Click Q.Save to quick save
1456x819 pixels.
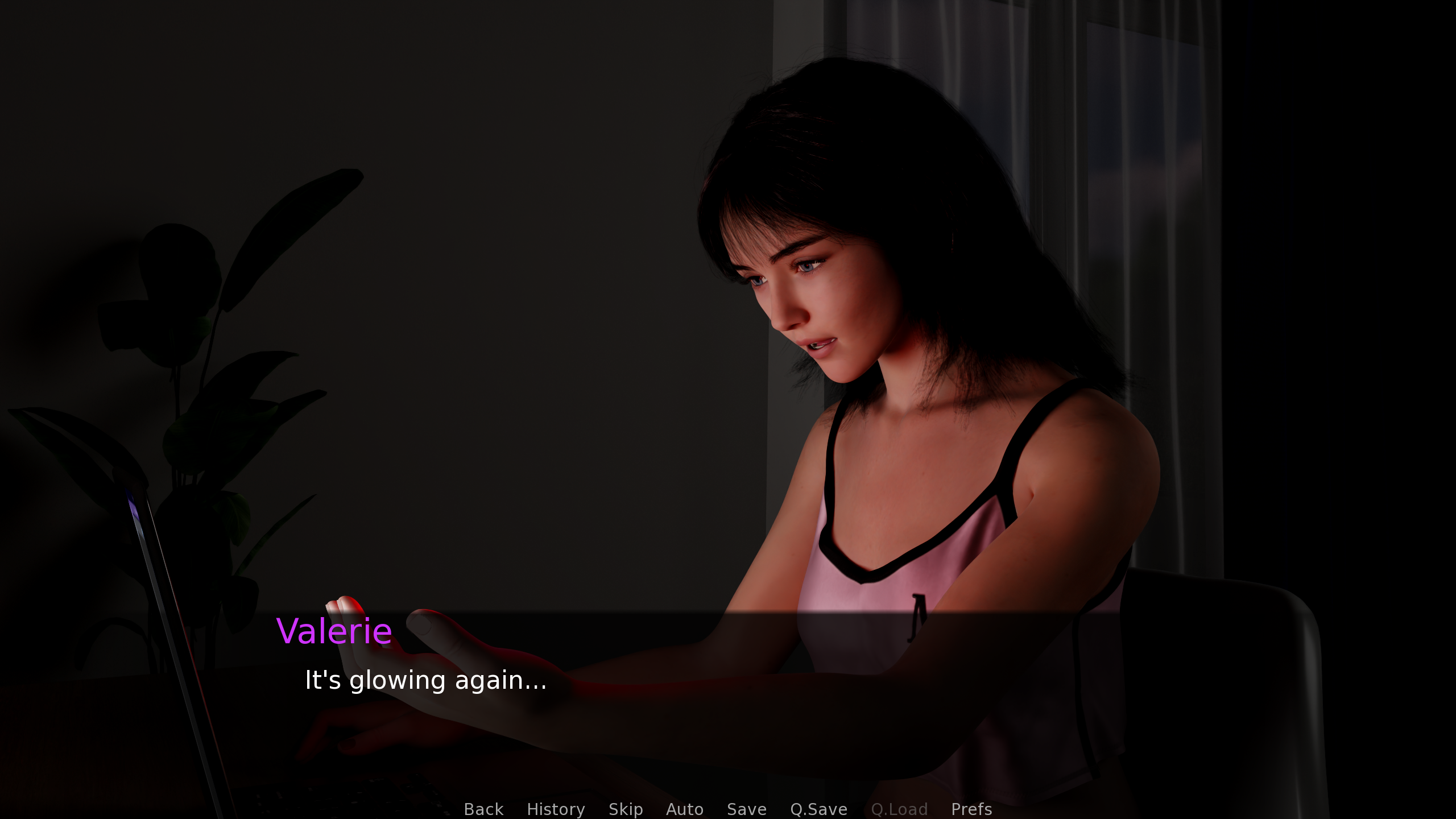[x=818, y=809]
